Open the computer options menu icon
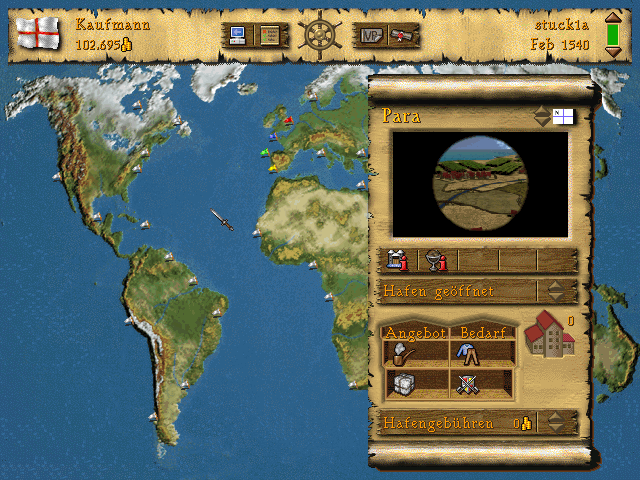The image size is (640, 480). (x=238, y=36)
